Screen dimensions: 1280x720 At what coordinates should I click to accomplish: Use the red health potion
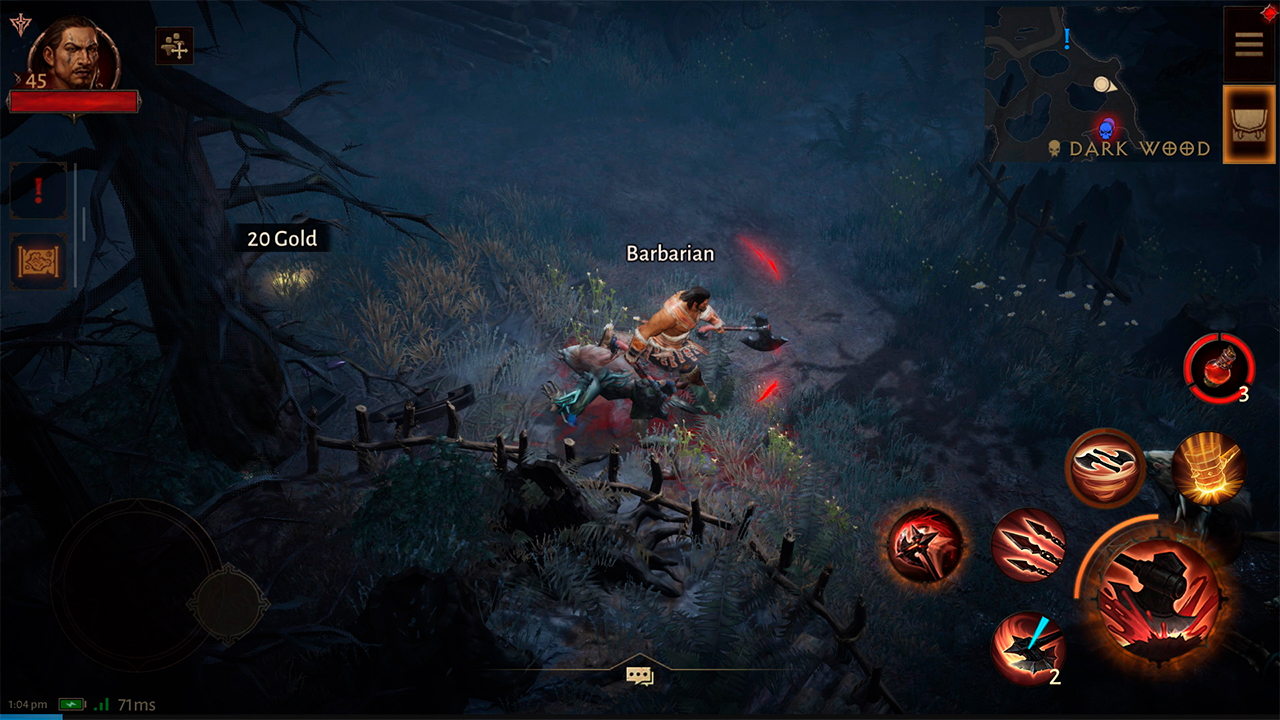[x=1217, y=369]
